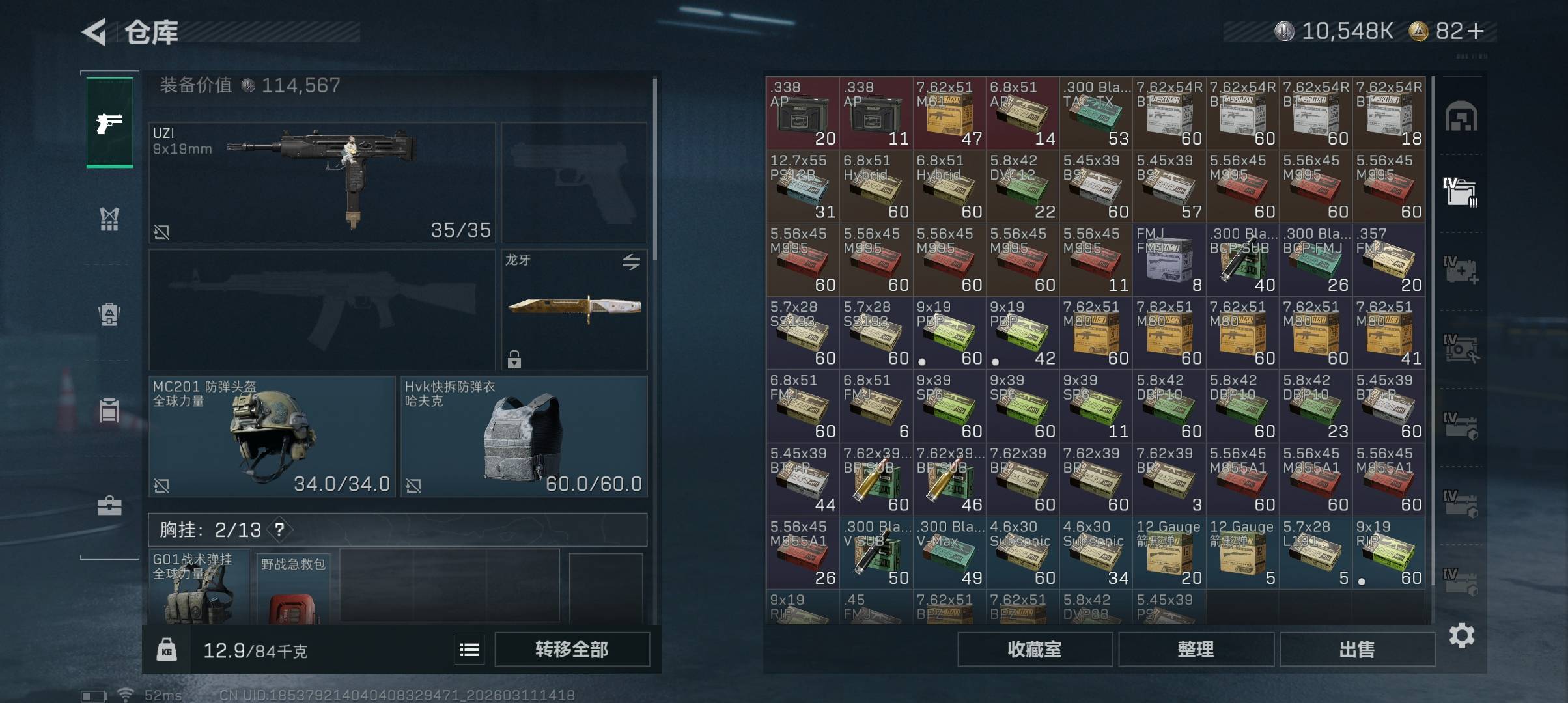The image size is (1568, 703).
Task: Select the .300 Blackout TAC-TX ammo
Action: click(x=1096, y=113)
